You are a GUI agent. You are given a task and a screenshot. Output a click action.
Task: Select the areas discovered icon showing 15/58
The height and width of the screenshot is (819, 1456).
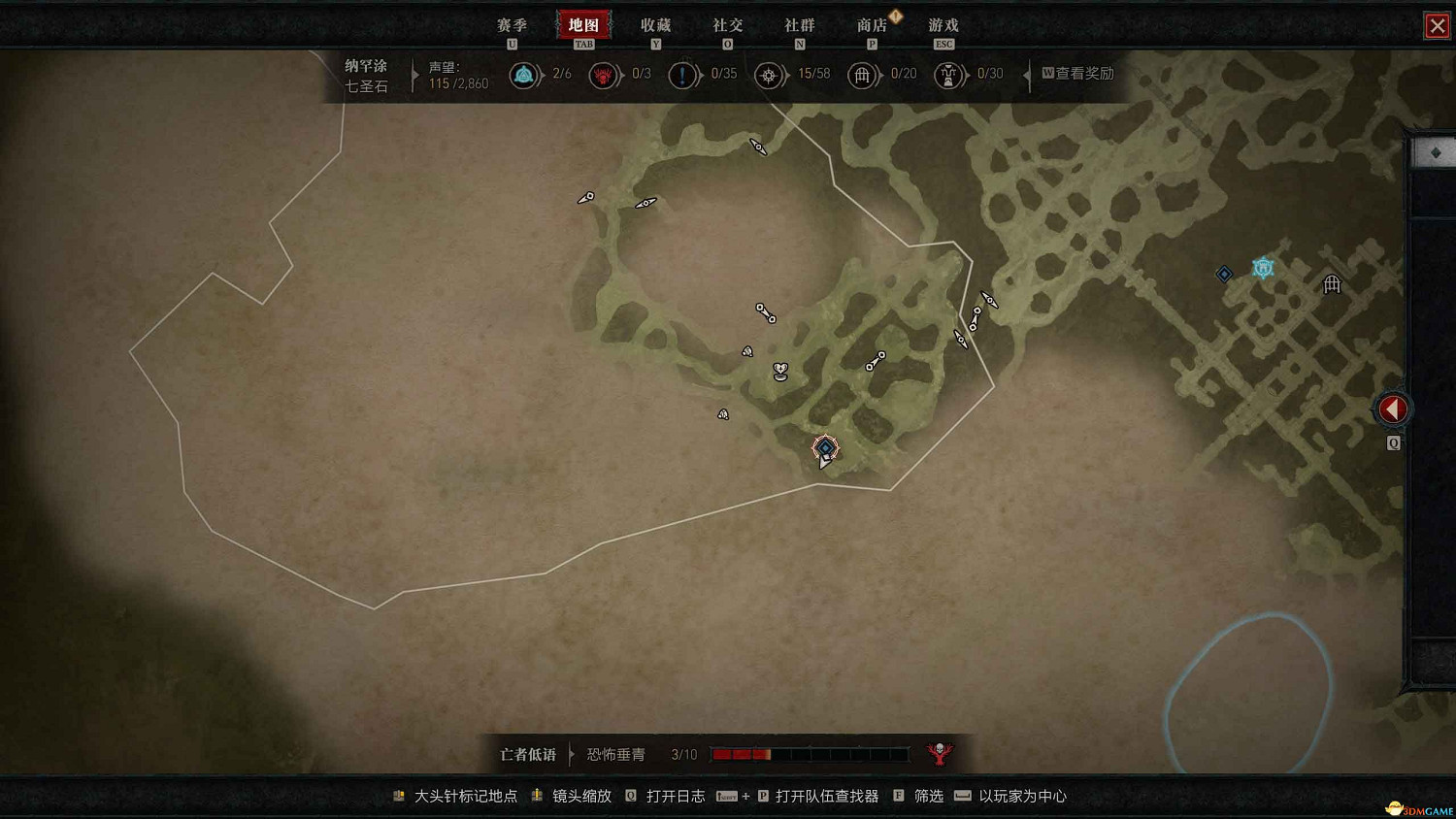[770, 75]
